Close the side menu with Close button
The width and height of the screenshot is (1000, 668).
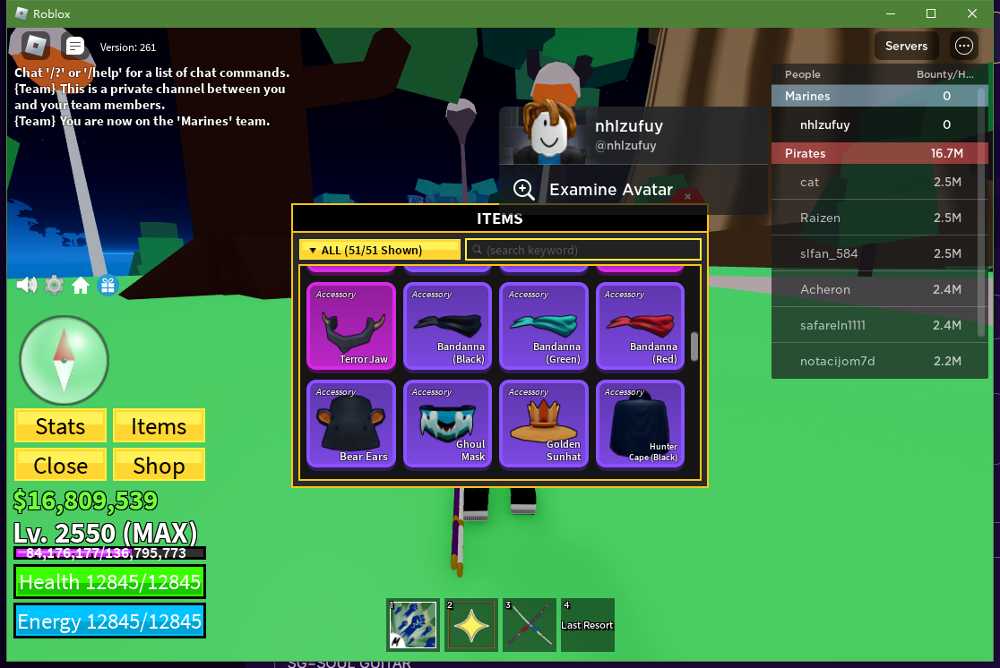pyautogui.click(x=60, y=465)
